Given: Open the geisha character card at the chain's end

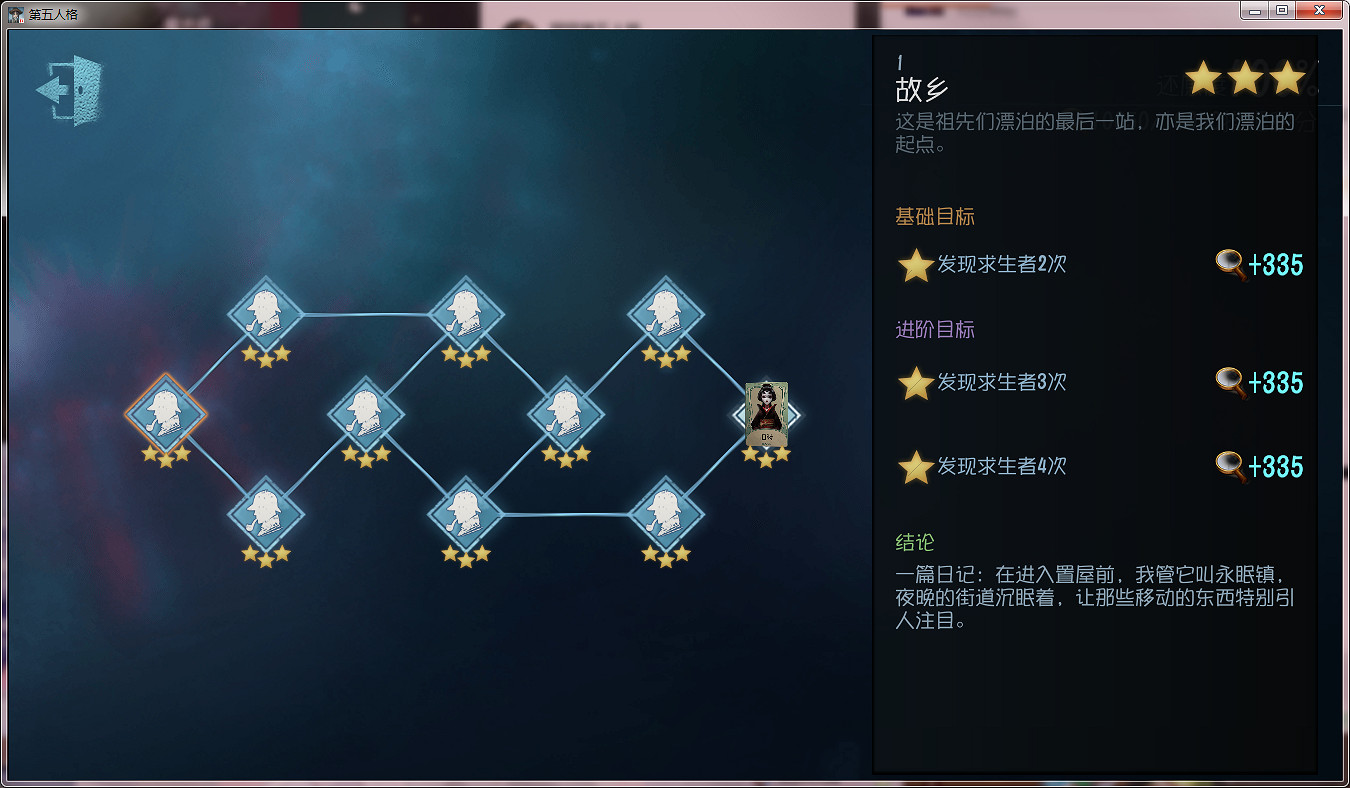Looking at the screenshot, I should (x=765, y=413).
